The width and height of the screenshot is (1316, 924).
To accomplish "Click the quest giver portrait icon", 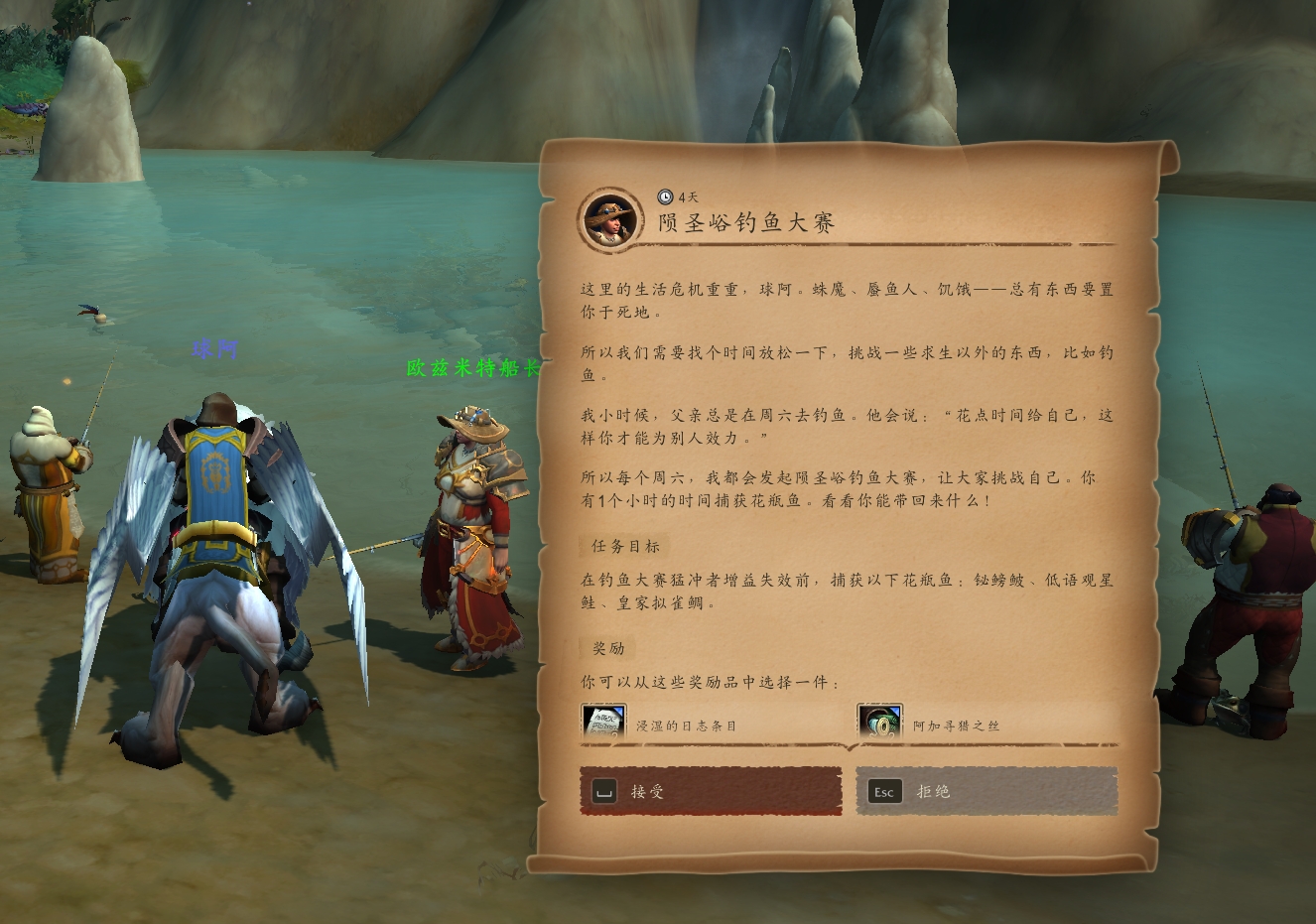I will point(608,220).
